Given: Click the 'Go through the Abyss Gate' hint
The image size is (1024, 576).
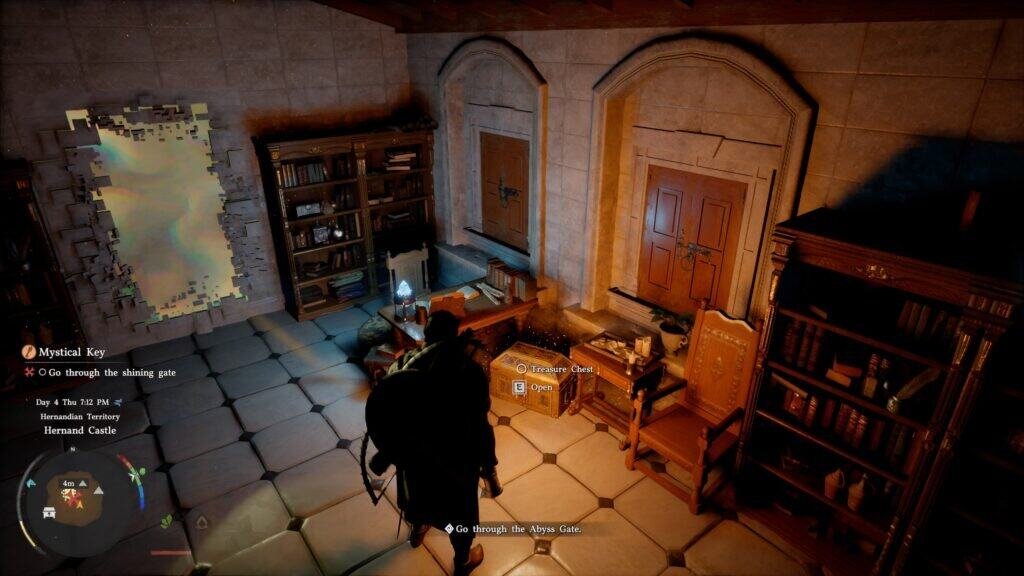Looking at the screenshot, I should pos(513,528).
